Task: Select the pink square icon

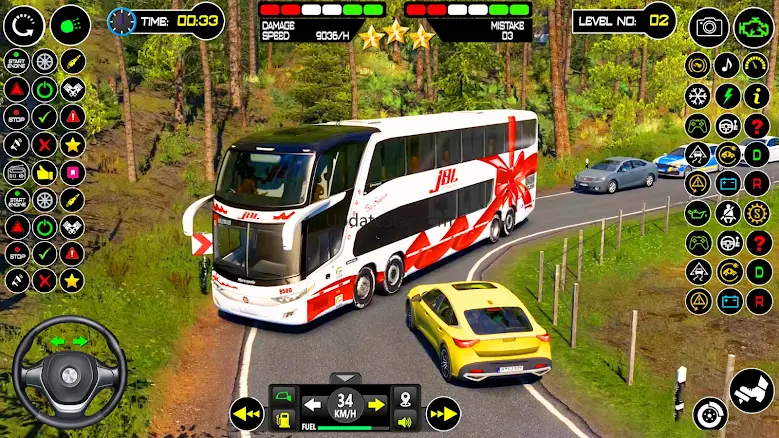Action: point(72,172)
